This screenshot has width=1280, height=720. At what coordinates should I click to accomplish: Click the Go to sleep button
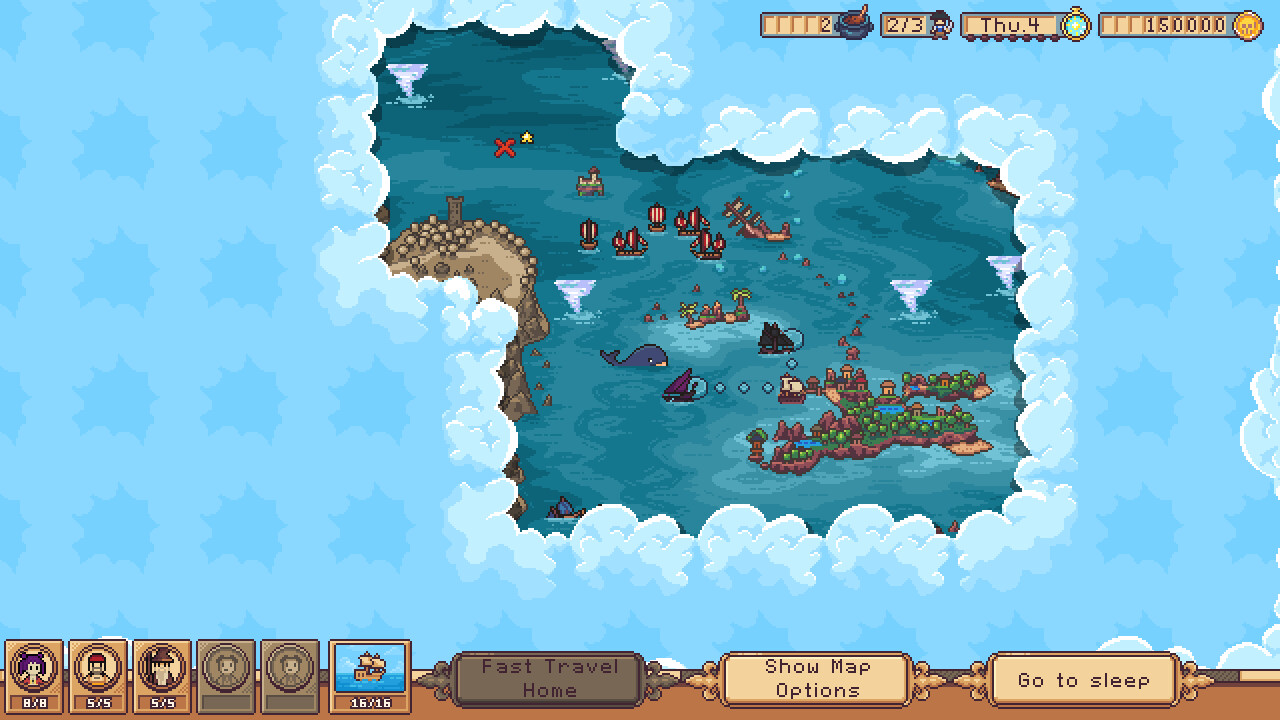coord(1081,680)
